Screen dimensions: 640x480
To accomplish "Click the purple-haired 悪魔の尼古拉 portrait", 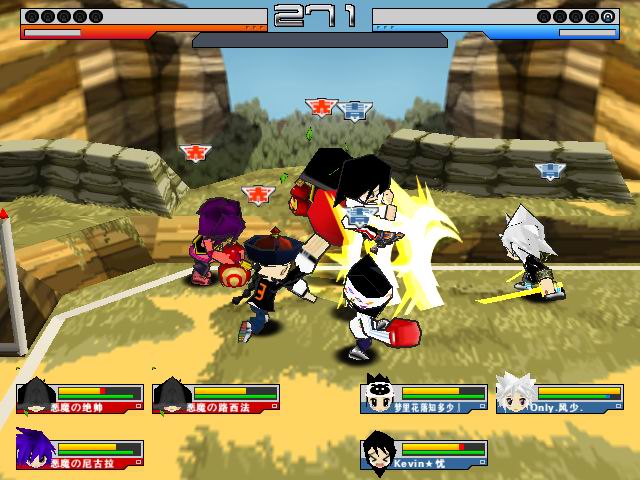I will click(35, 451).
